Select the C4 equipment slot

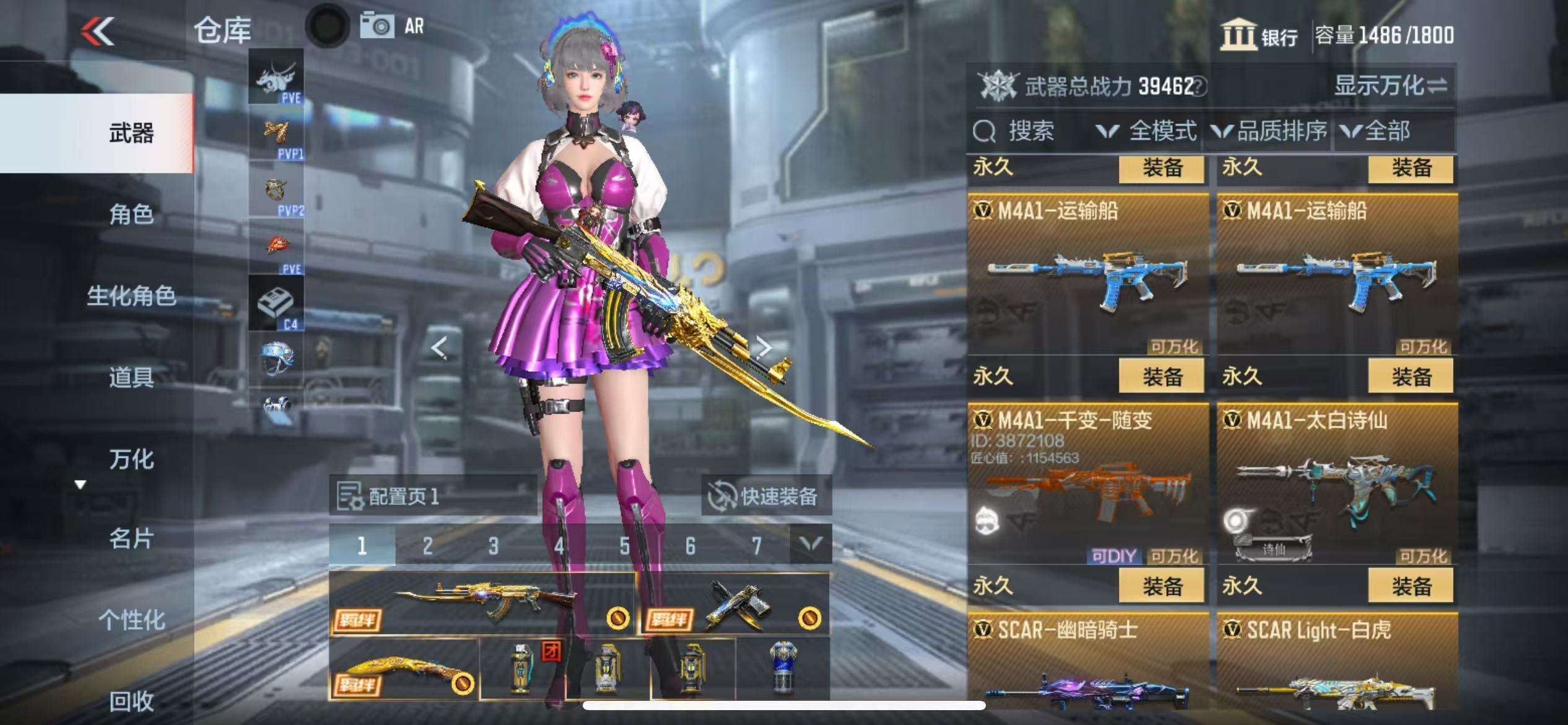pyautogui.click(x=276, y=304)
